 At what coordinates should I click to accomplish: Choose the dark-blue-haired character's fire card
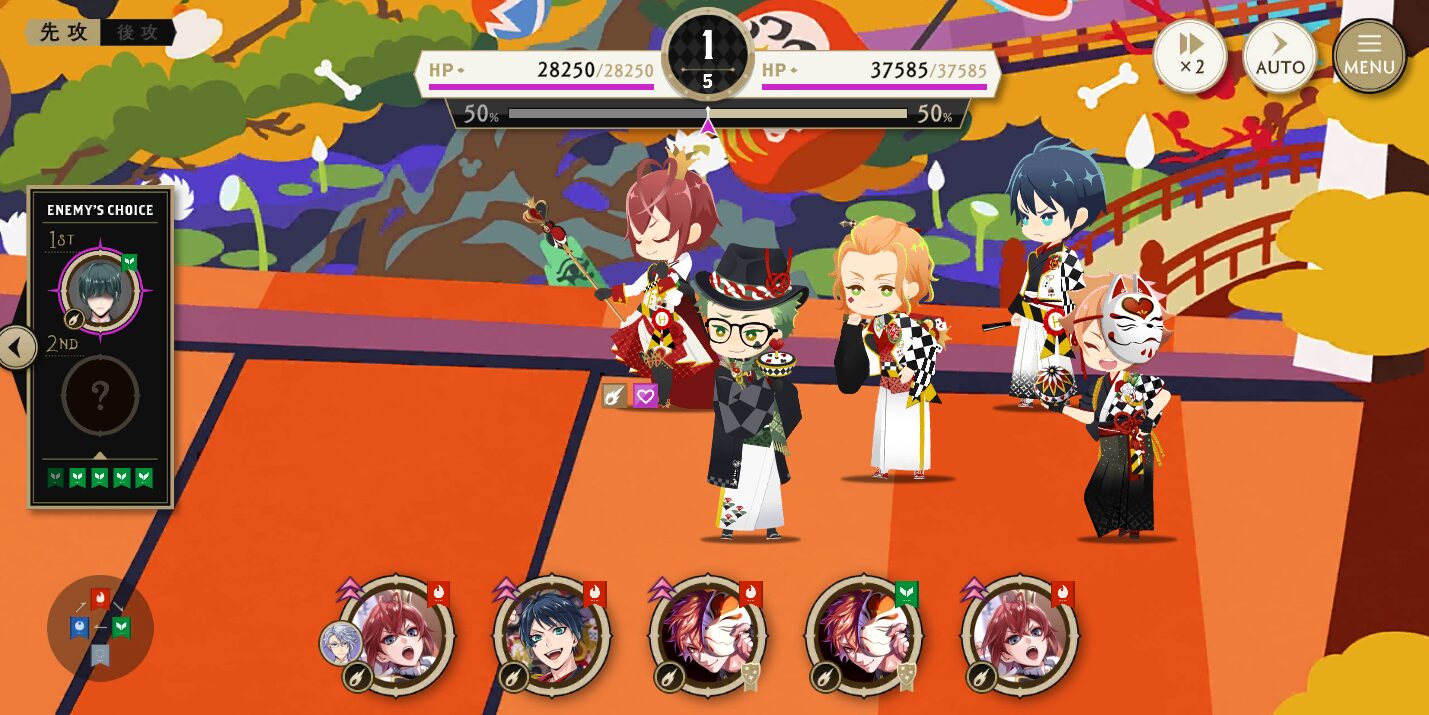coord(552,634)
